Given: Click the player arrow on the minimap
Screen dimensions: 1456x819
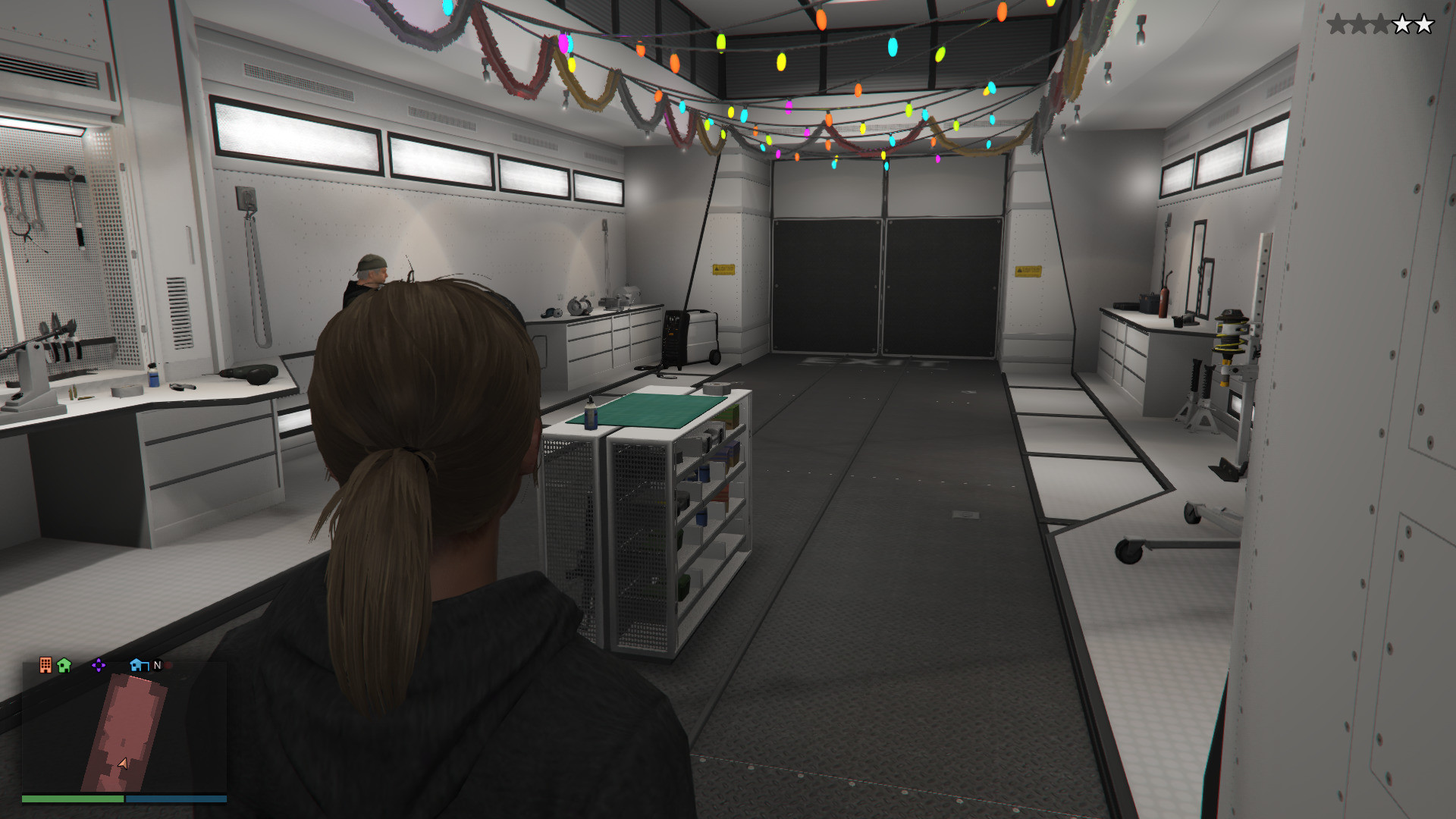Looking at the screenshot, I should click(x=123, y=764).
